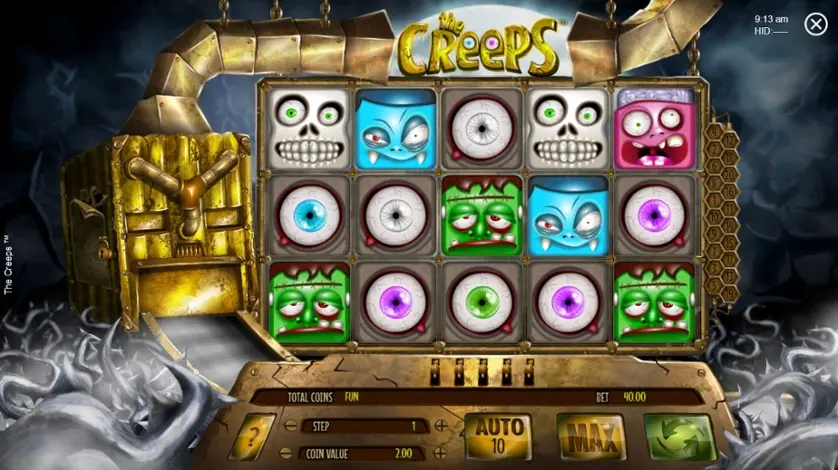The width and height of the screenshot is (838, 470).
Task: Spin the reels with green arrows button
Action: [x=679, y=437]
